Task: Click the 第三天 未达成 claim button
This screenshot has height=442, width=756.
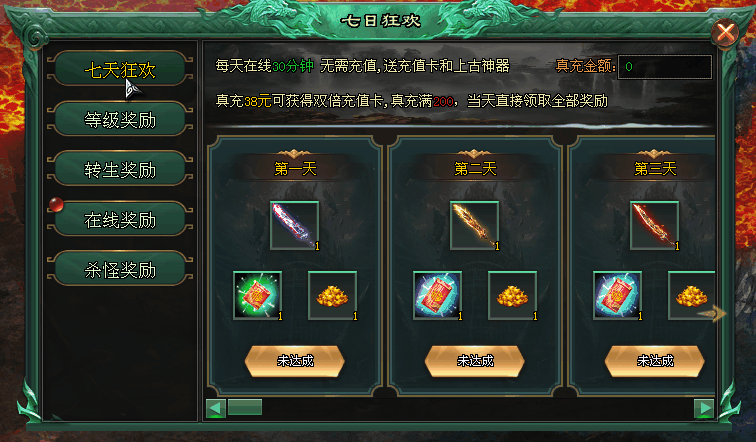Action: [x=654, y=360]
